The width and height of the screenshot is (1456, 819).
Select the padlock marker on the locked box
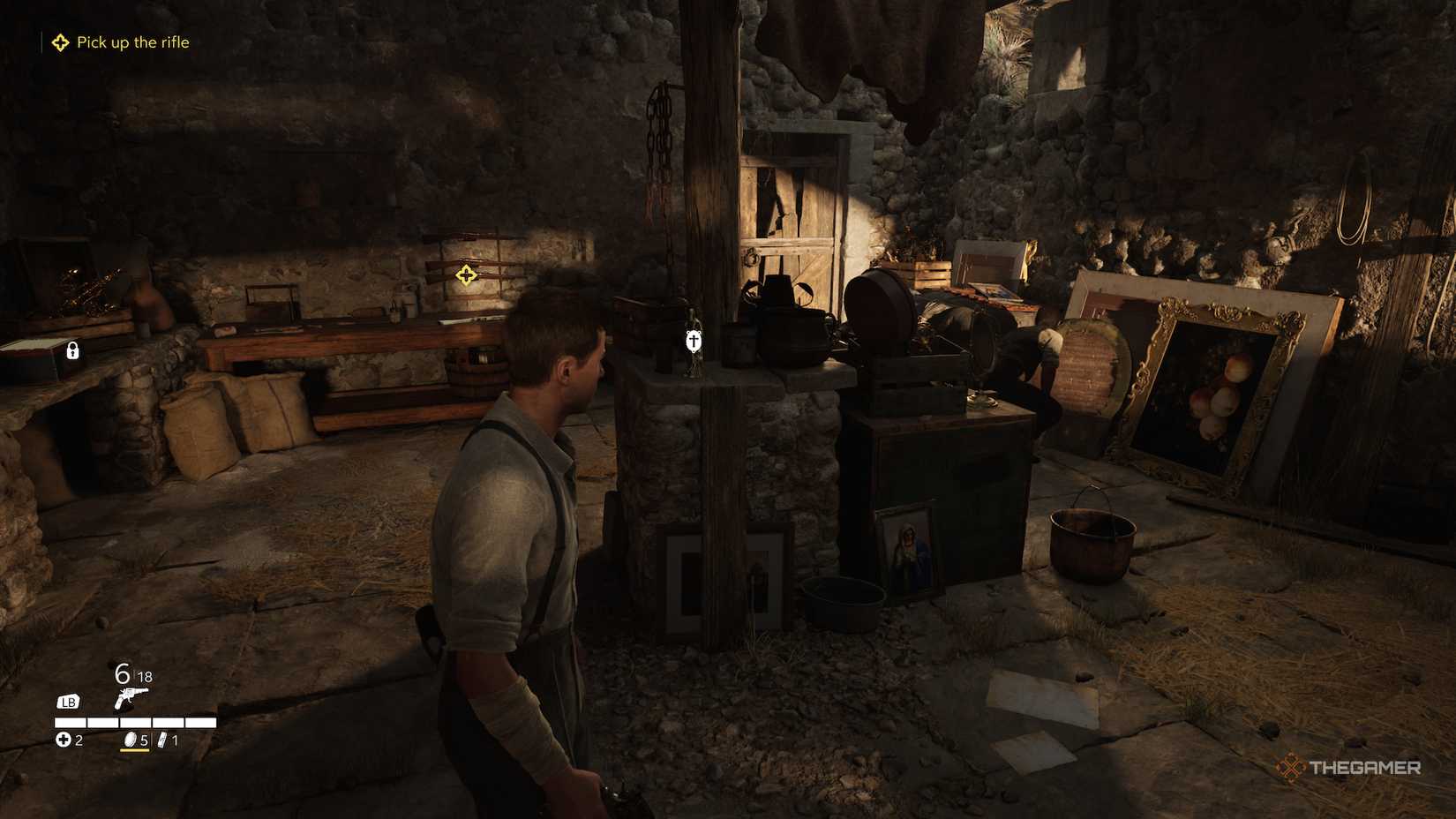point(72,350)
